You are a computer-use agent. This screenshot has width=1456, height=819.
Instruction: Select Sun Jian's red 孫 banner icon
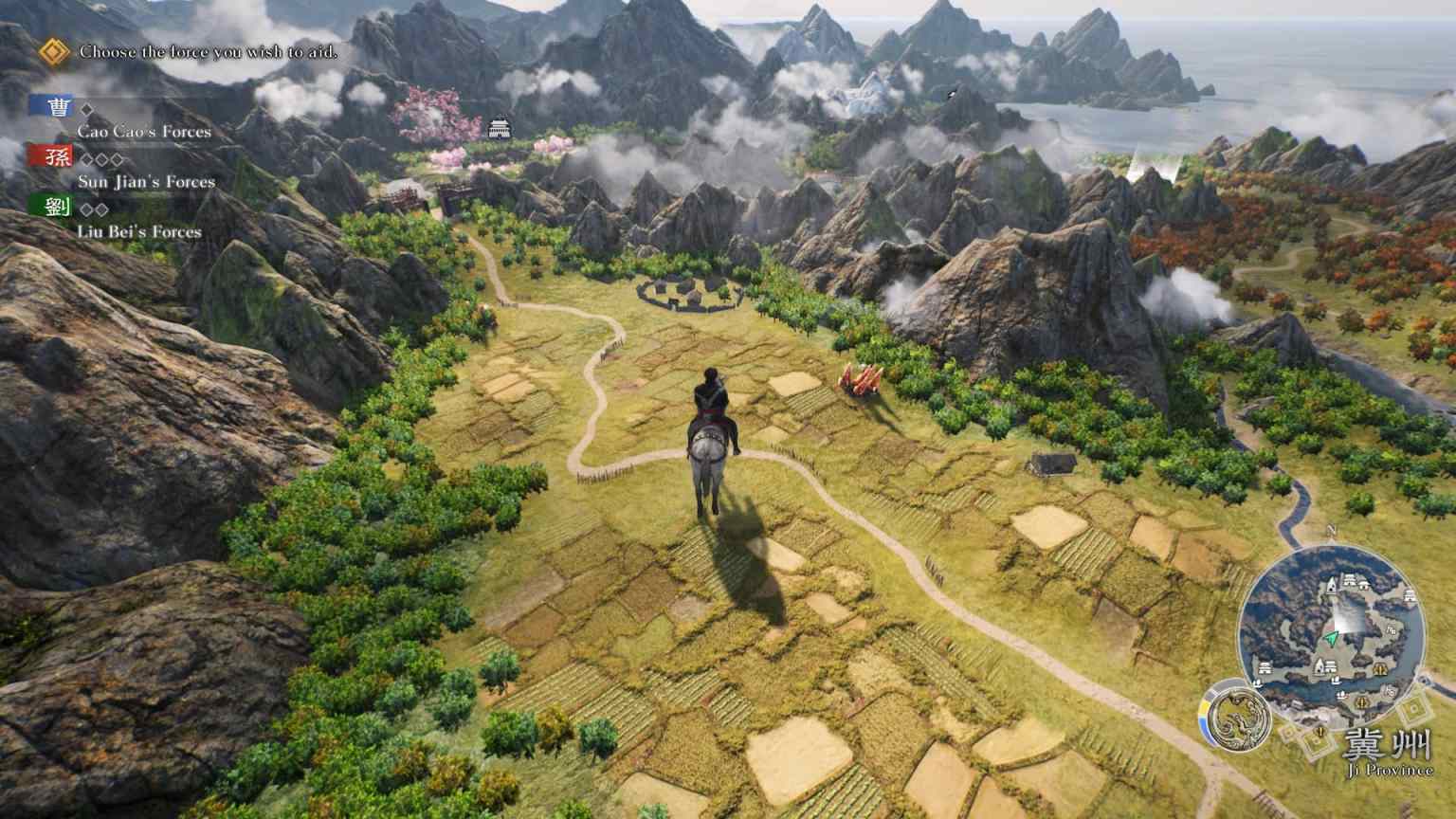tap(58, 157)
